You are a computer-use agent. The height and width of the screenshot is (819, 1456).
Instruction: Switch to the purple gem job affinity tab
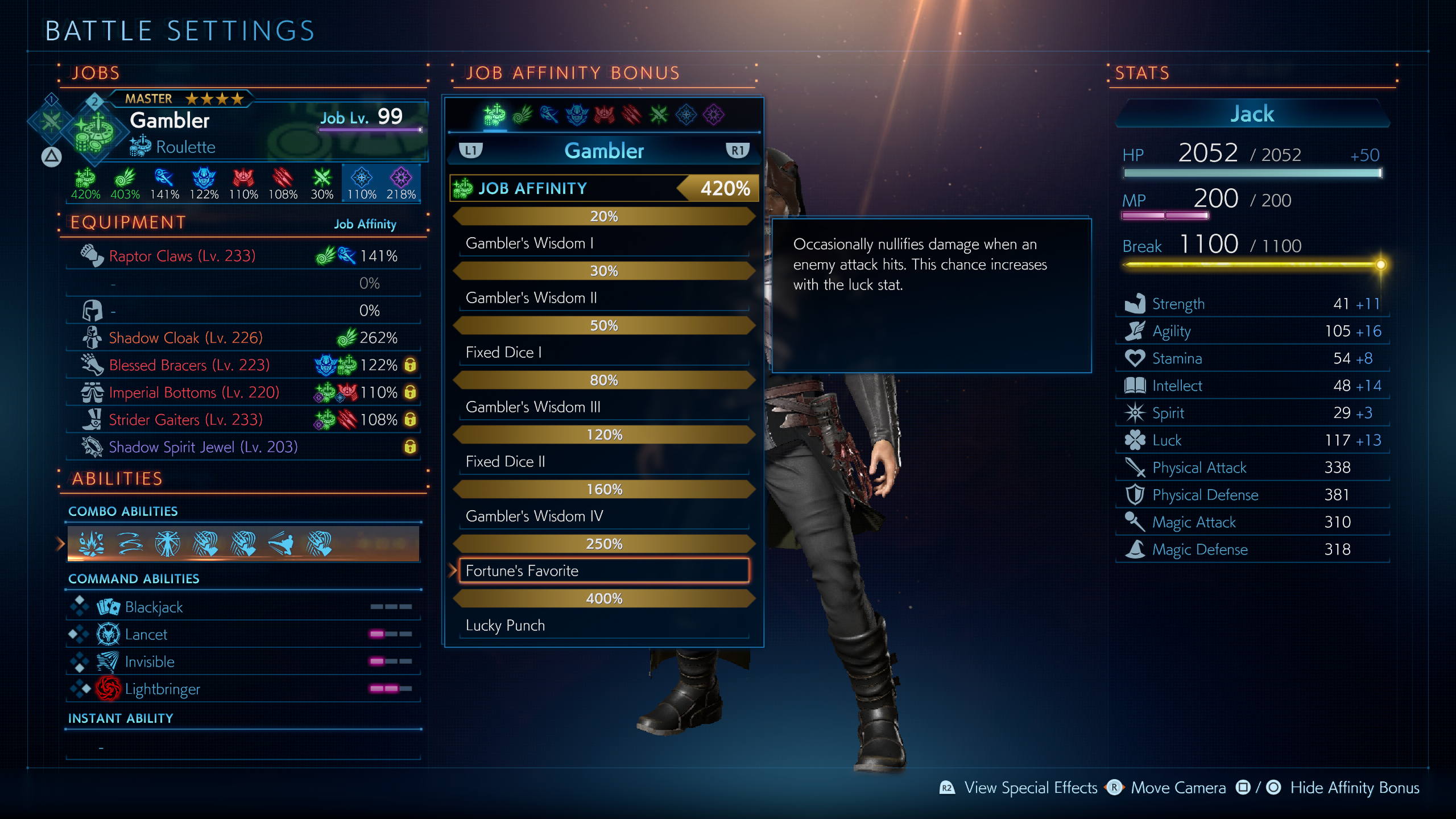coord(713,115)
